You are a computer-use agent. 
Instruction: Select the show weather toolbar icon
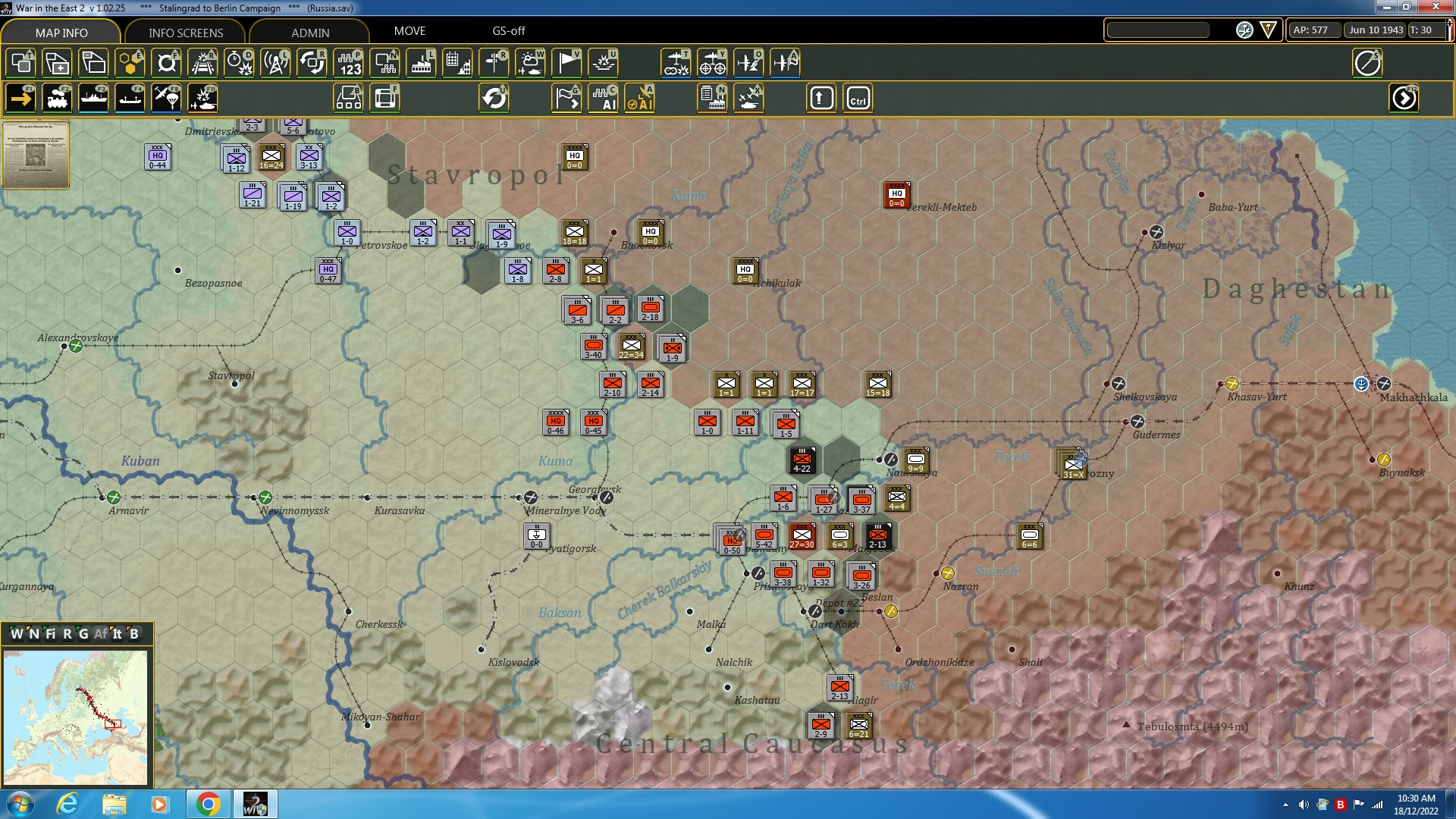530,63
